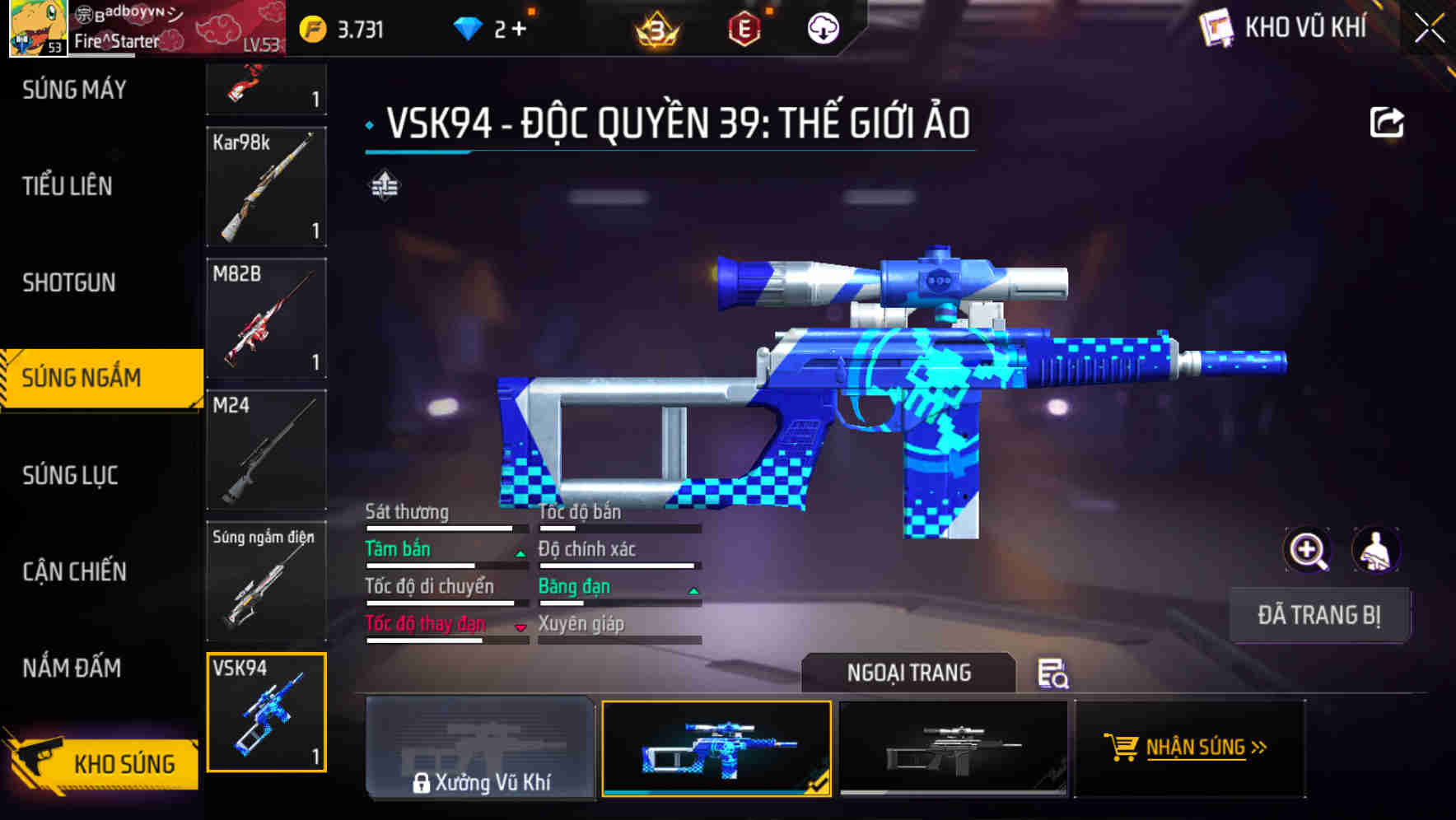The image size is (1456, 820).
Task: Click the green arrow beside Tầm bắn
Action: pos(520,554)
